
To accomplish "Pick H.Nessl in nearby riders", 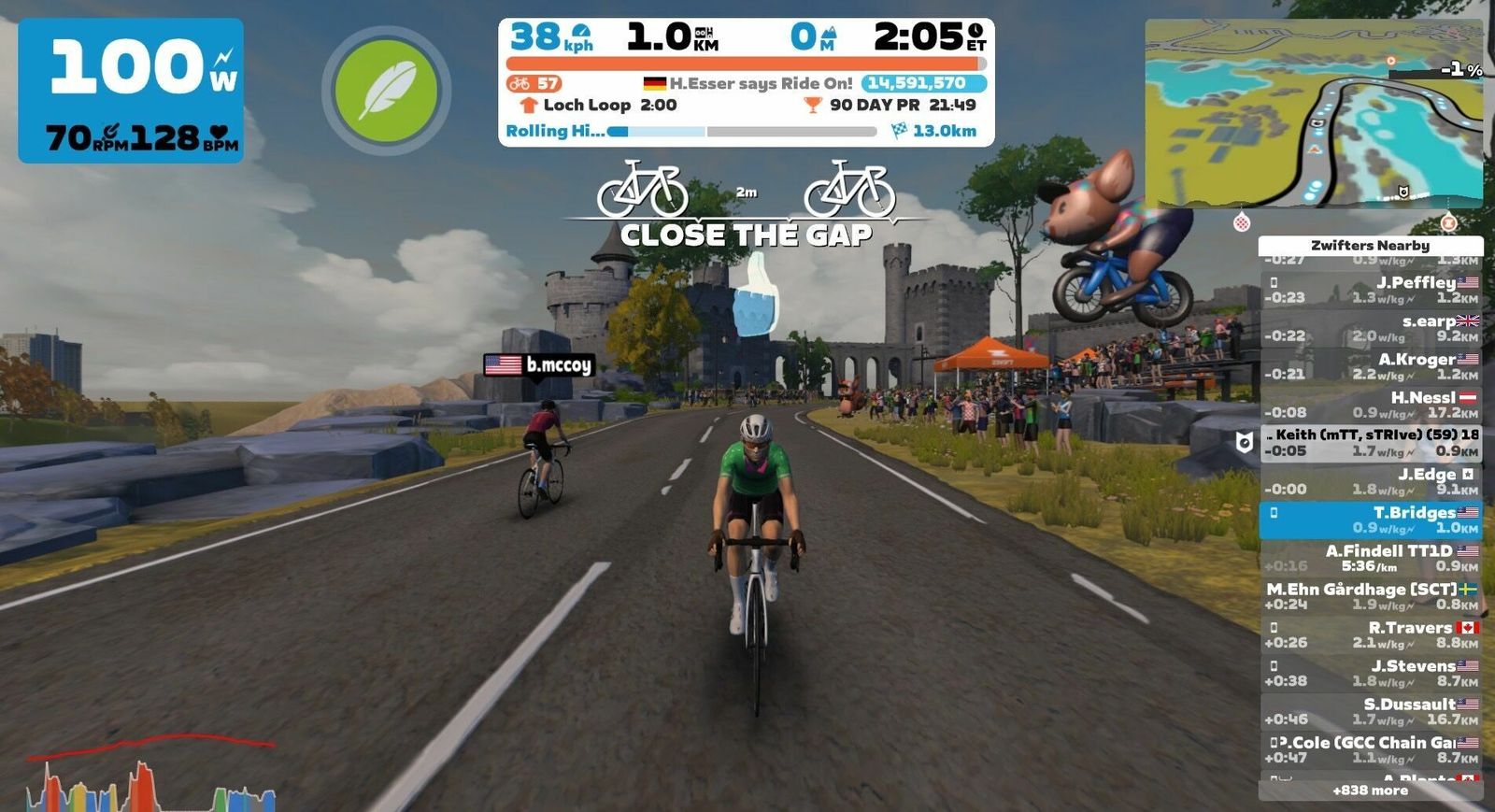I will pos(1370,405).
